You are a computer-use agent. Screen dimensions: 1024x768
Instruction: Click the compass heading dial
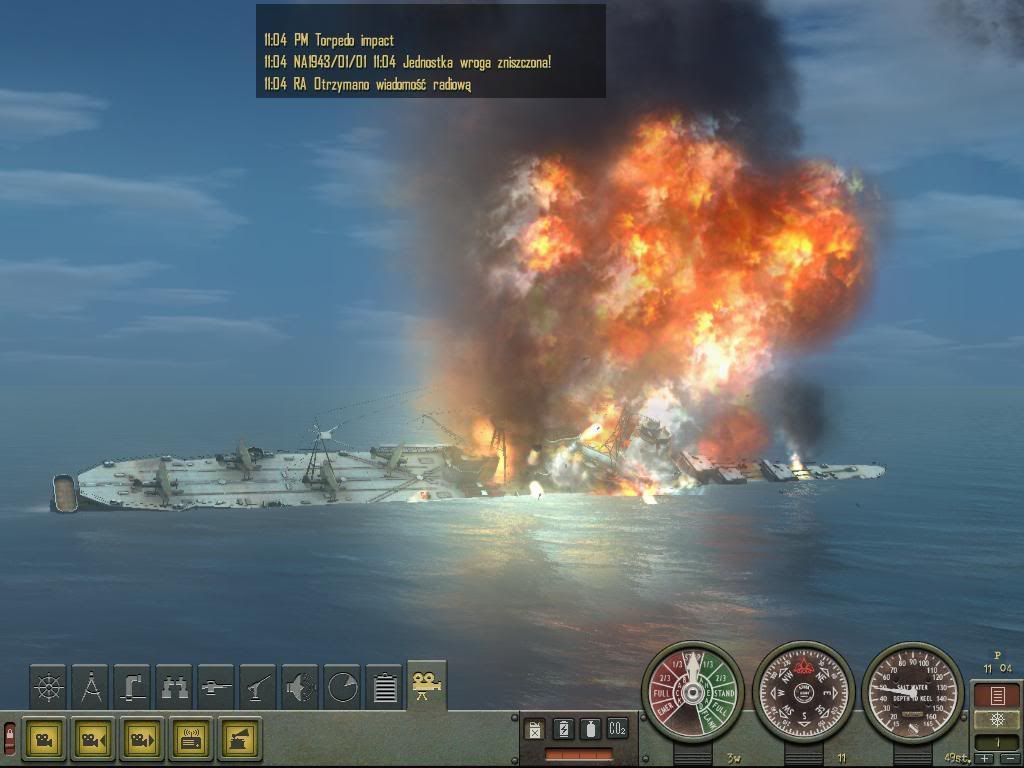(x=802, y=692)
